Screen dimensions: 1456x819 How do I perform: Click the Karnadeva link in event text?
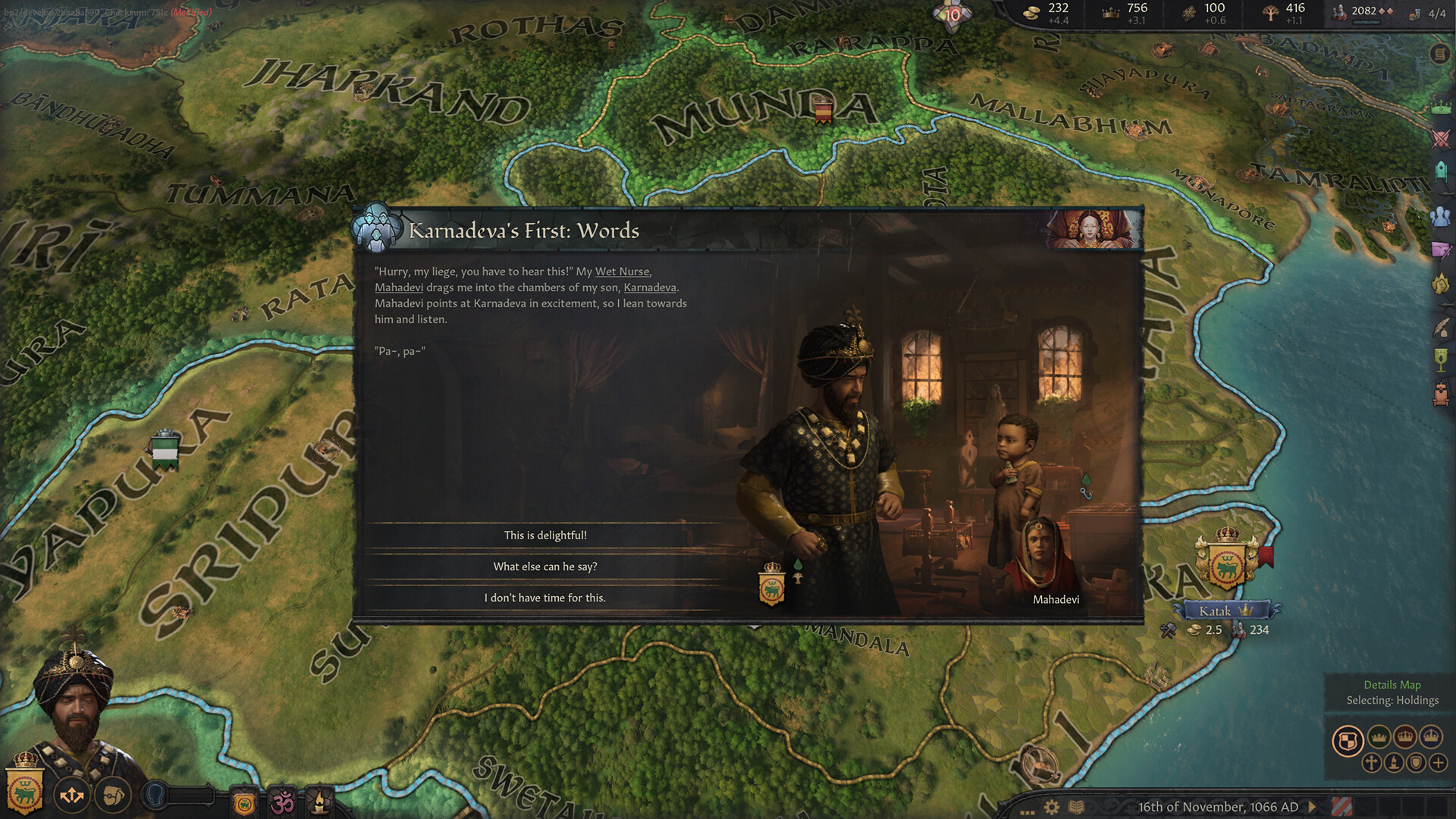(651, 287)
